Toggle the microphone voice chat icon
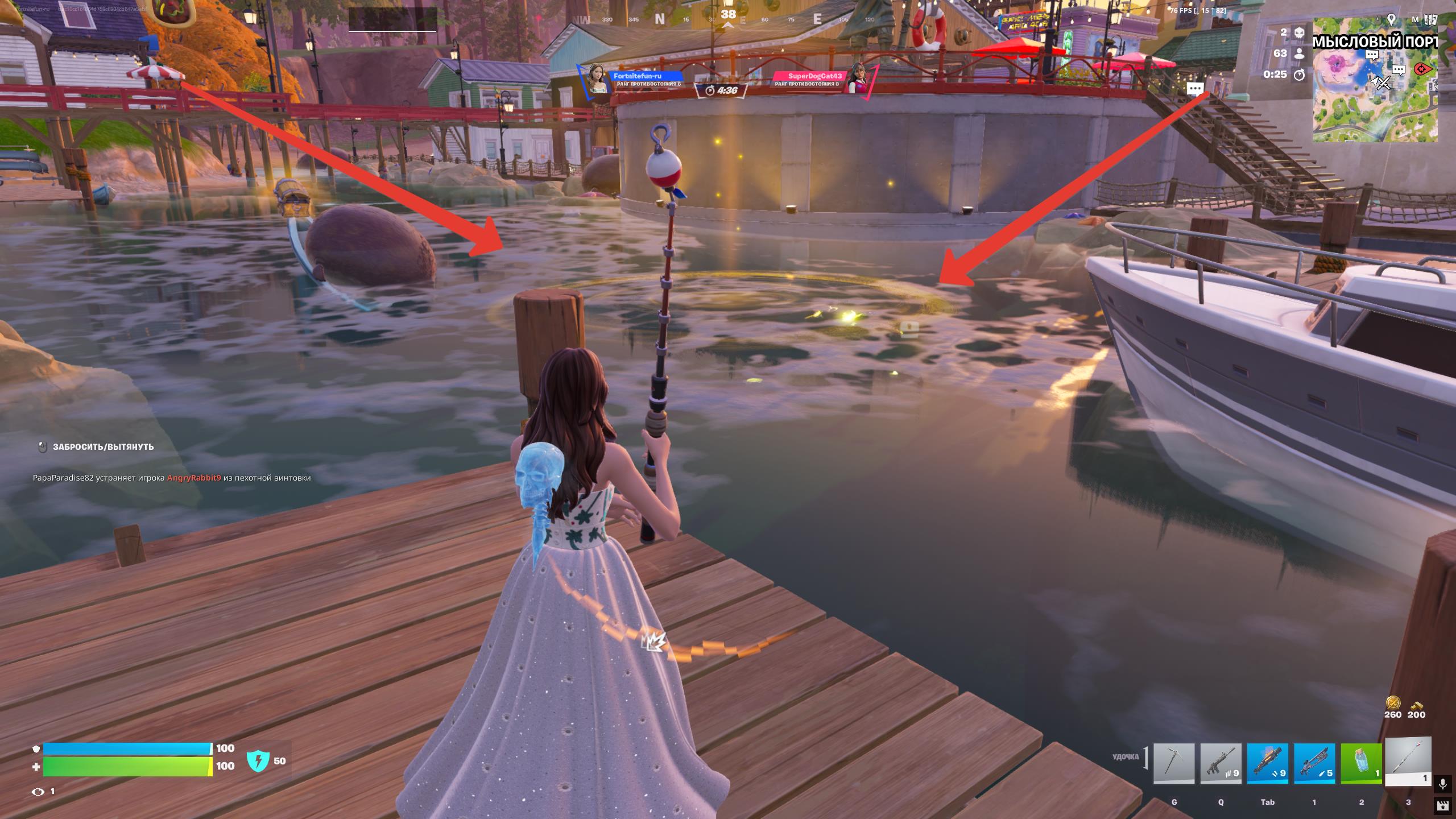This screenshot has width=1456, height=819. click(x=1442, y=784)
